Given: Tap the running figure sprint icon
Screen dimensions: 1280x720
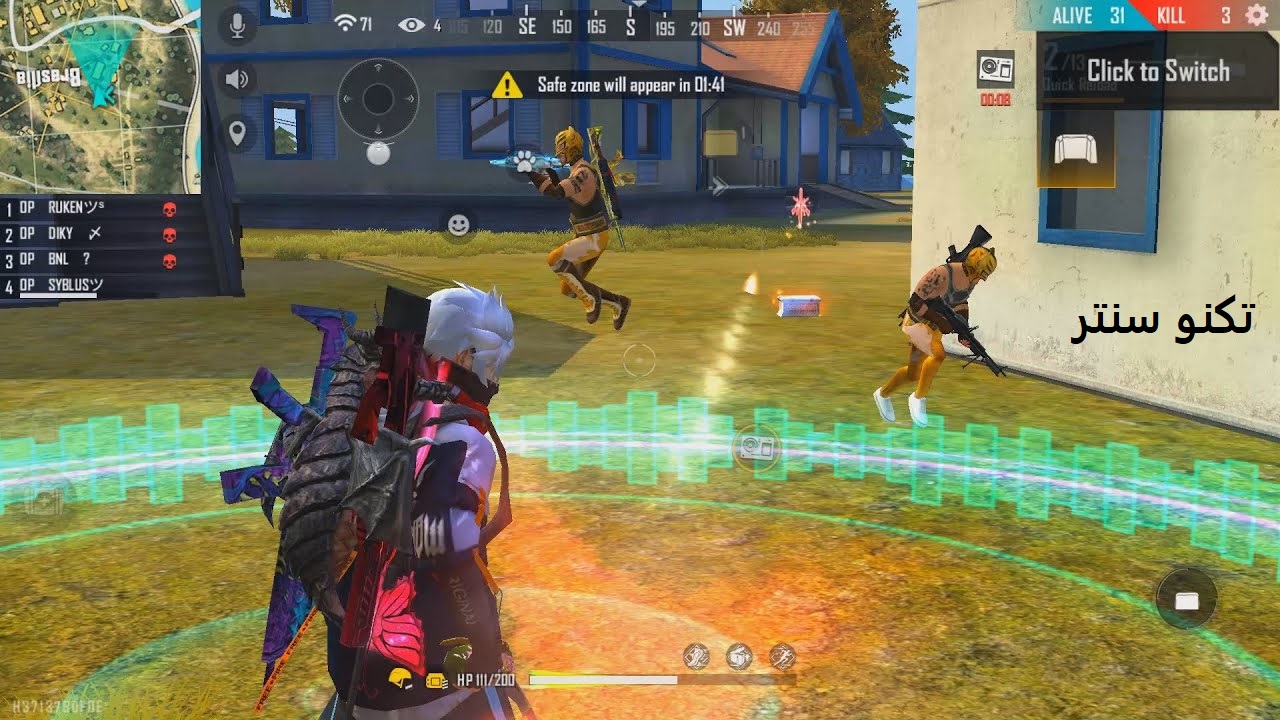Looking at the screenshot, I should (x=782, y=656).
